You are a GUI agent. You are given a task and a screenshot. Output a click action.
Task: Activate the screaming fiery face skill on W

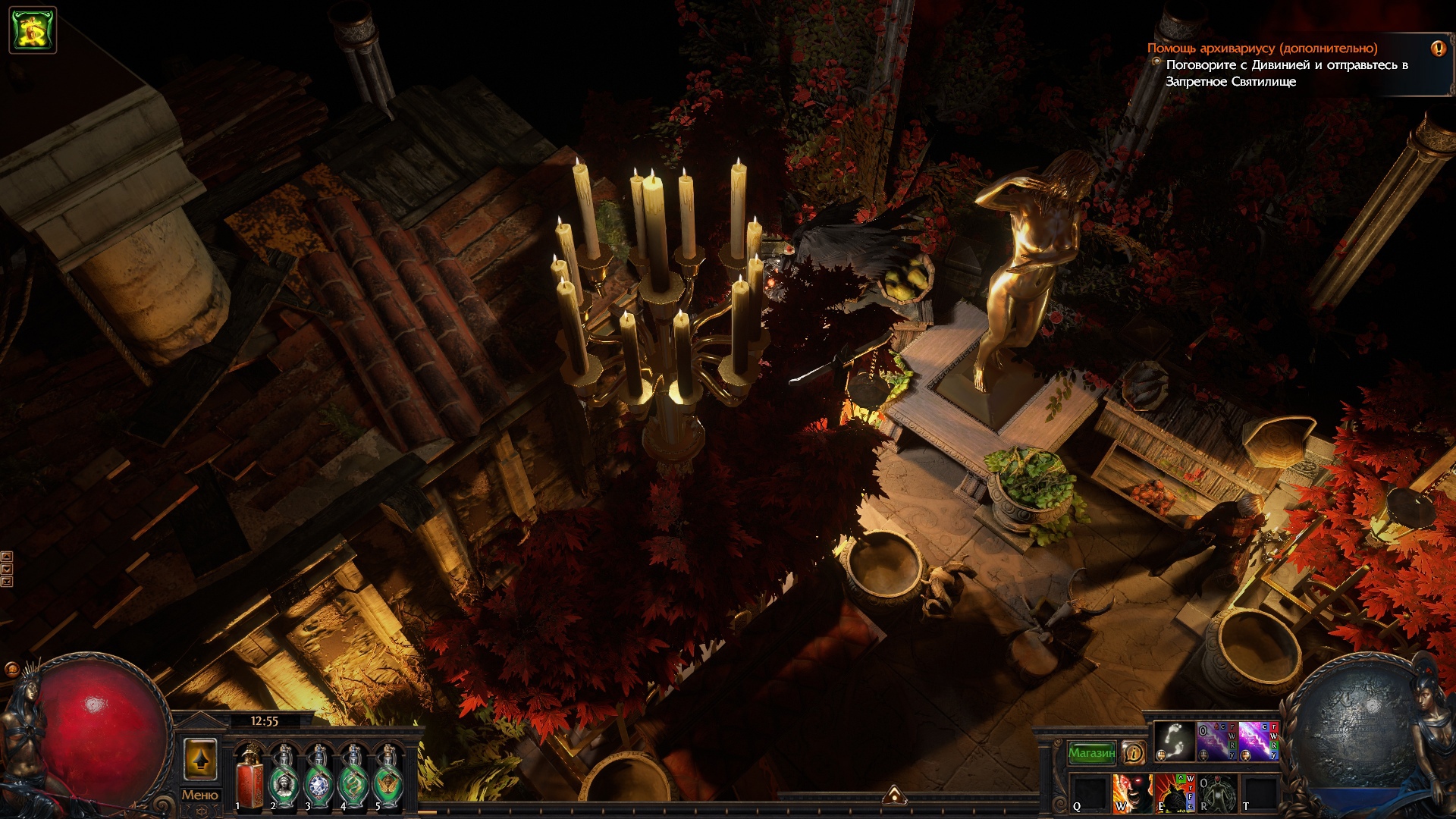click(1131, 793)
